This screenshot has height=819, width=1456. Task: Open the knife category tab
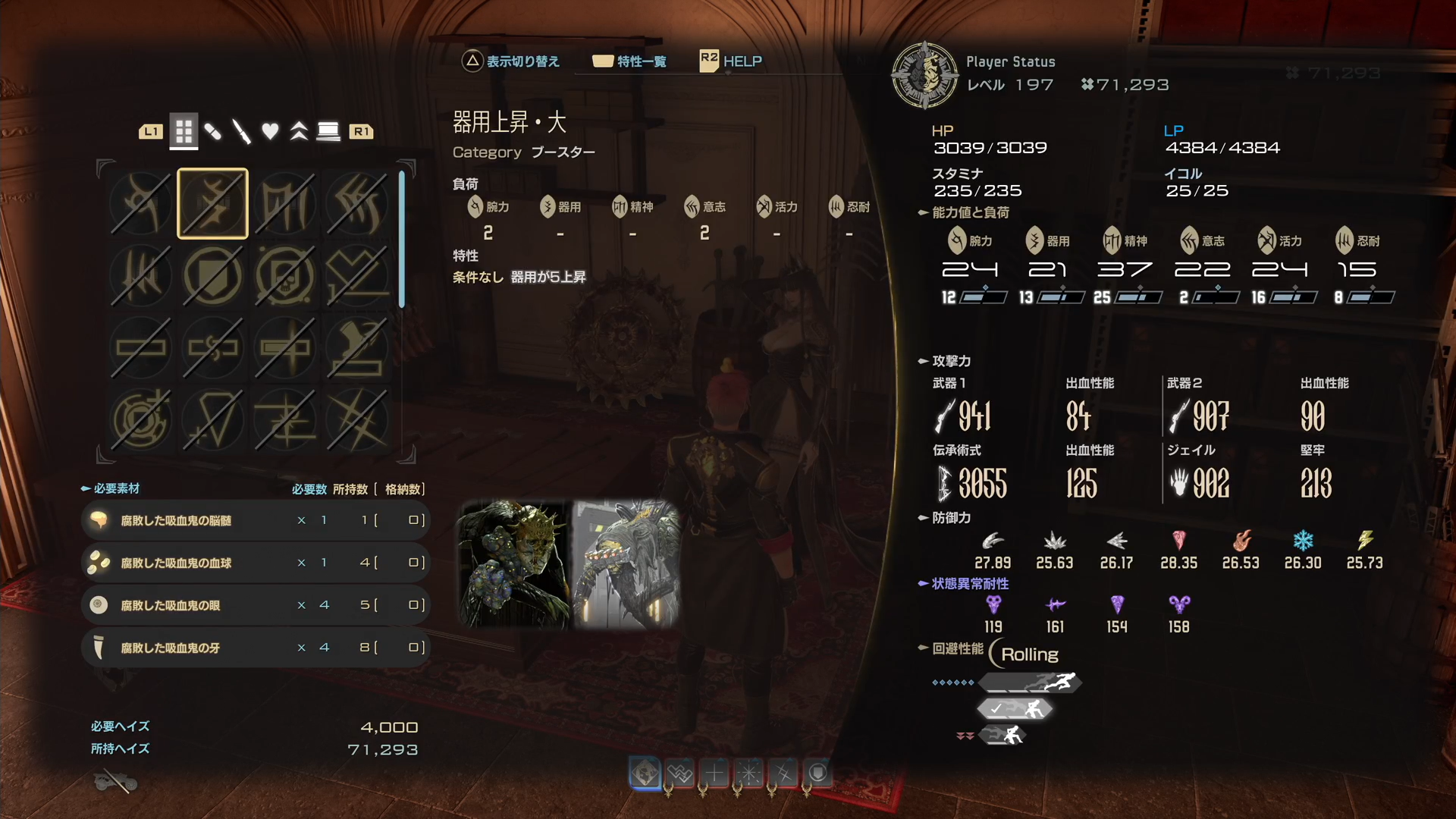241,132
